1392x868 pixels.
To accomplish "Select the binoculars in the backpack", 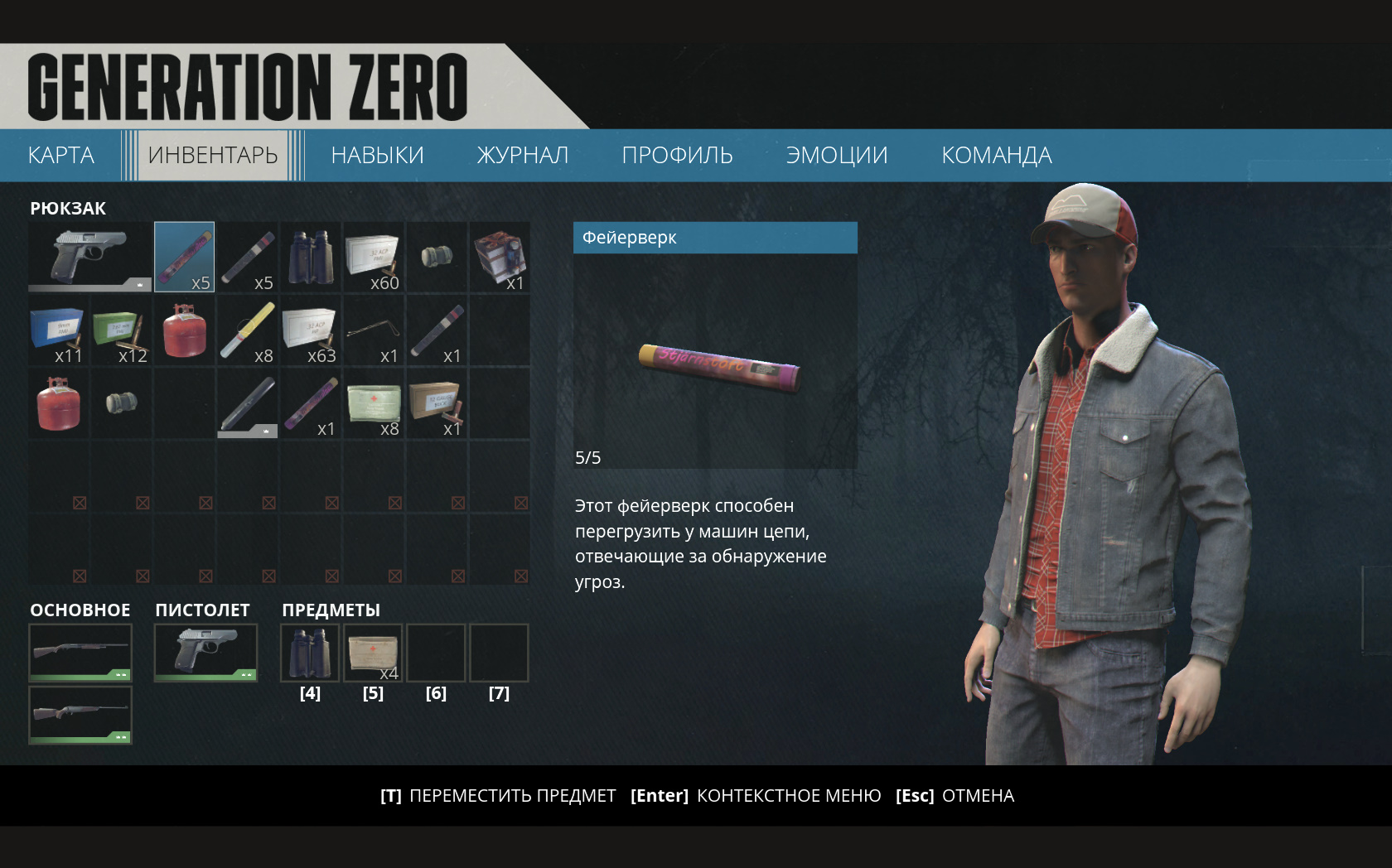I will (x=311, y=257).
